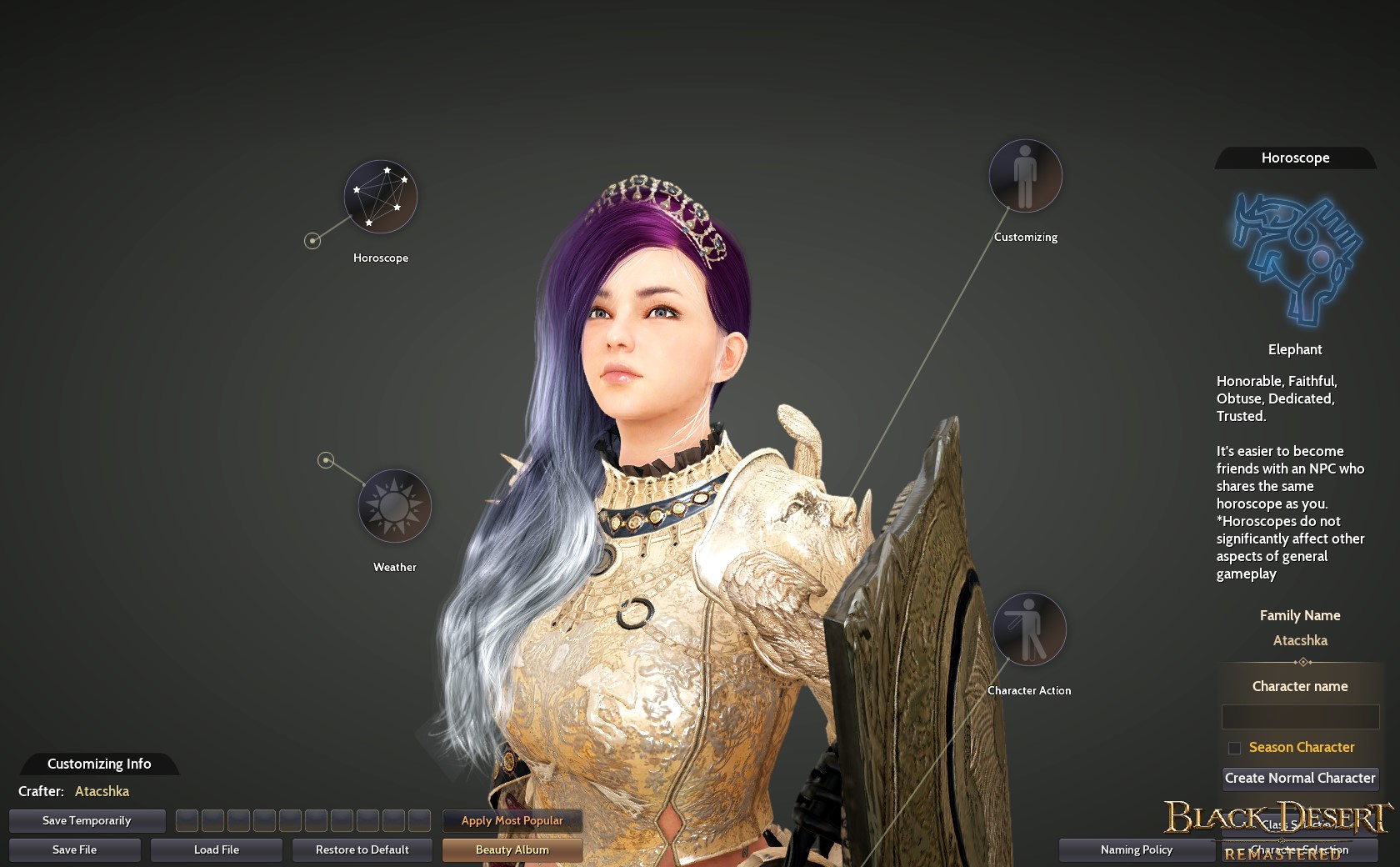The width and height of the screenshot is (1400, 867).
Task: Click the Character name input field
Action: point(1300,717)
